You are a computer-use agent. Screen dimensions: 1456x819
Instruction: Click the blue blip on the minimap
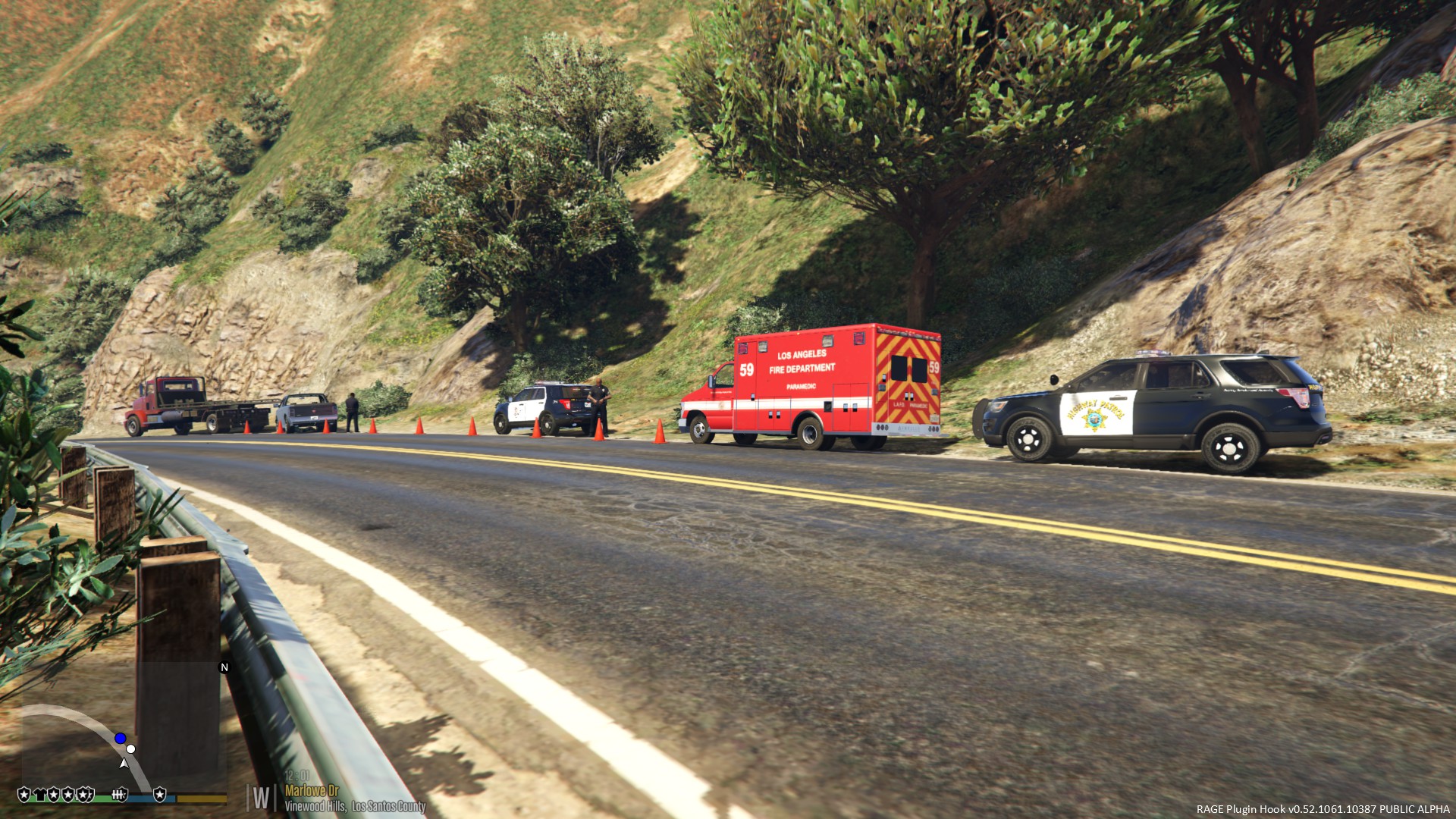(120, 738)
